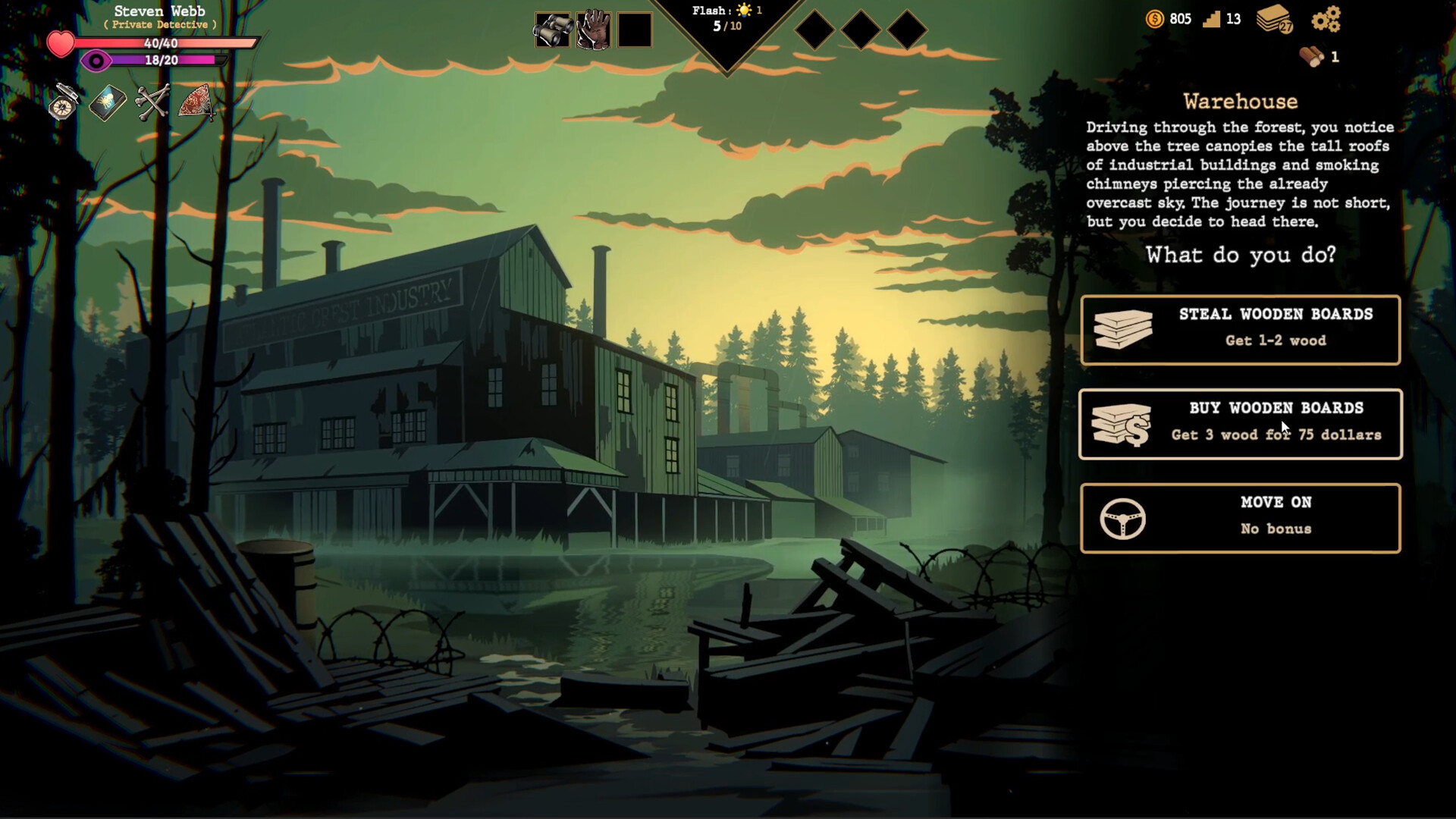Click the leather glove equipment slot
Image resolution: width=1456 pixels, height=819 pixels.
tap(593, 30)
